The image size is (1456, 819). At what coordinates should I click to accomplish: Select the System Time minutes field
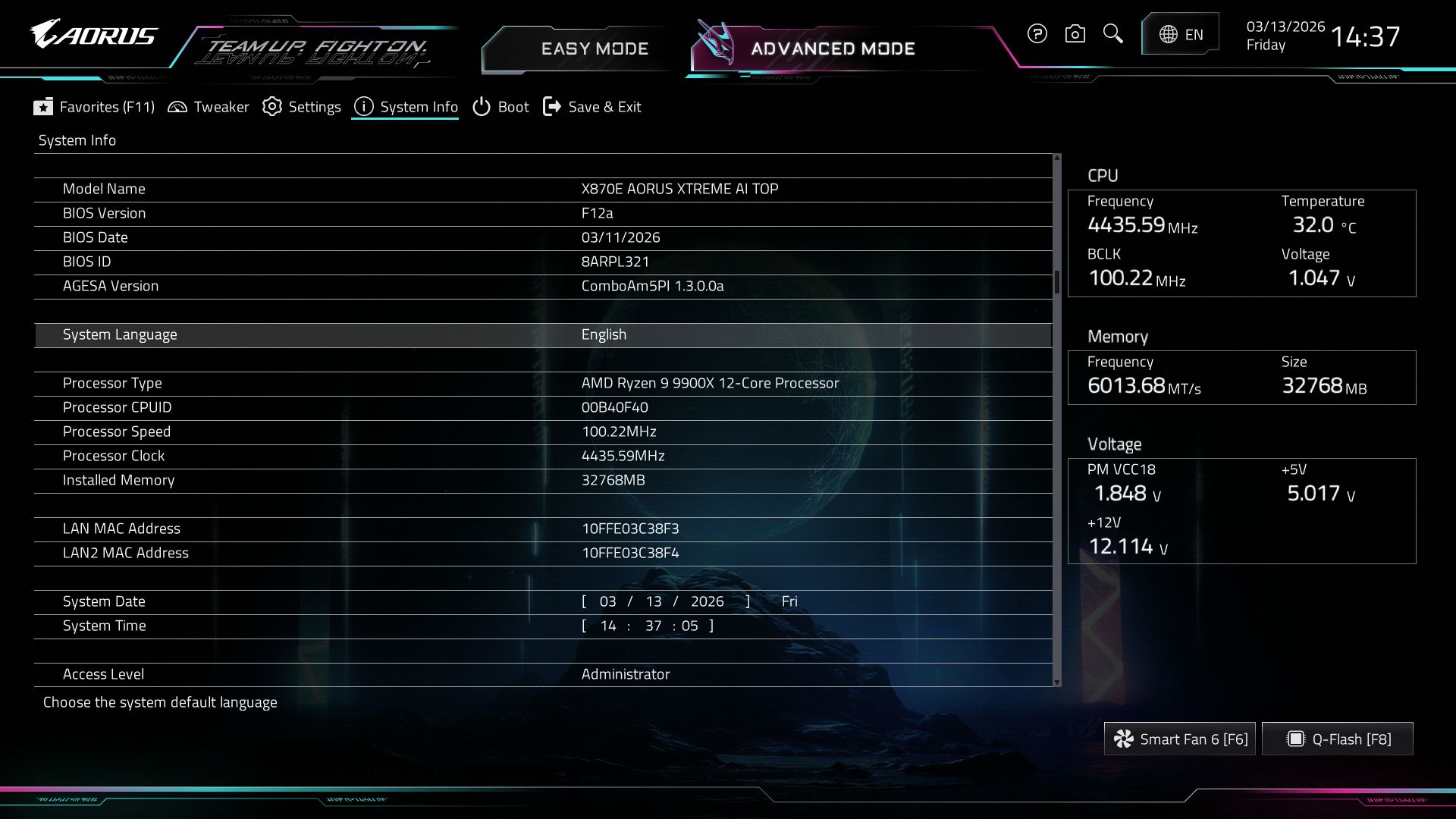(653, 626)
